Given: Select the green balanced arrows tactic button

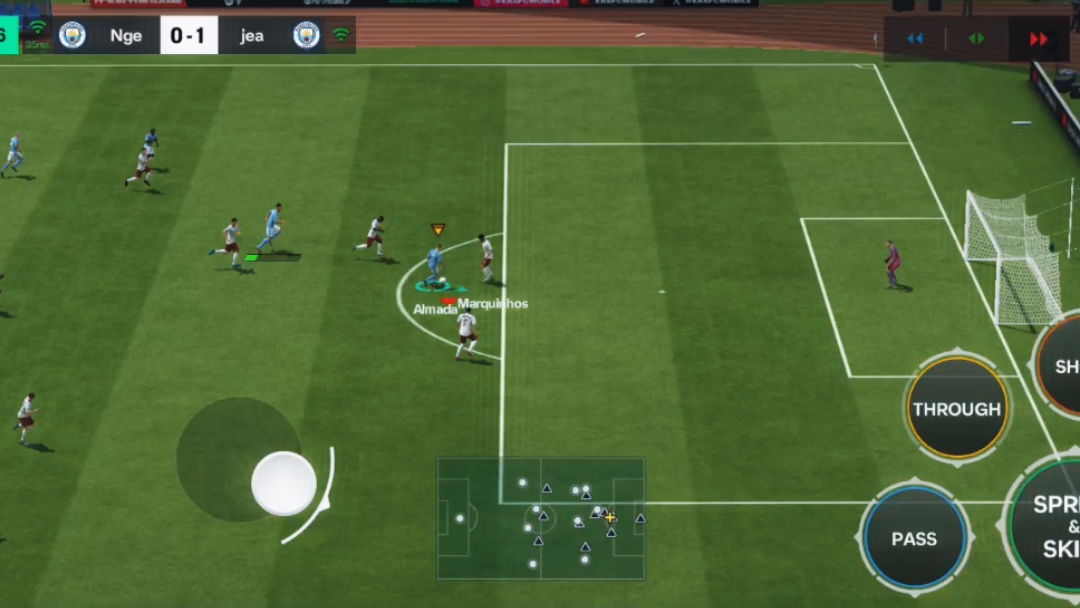Looking at the screenshot, I should click(x=977, y=39).
